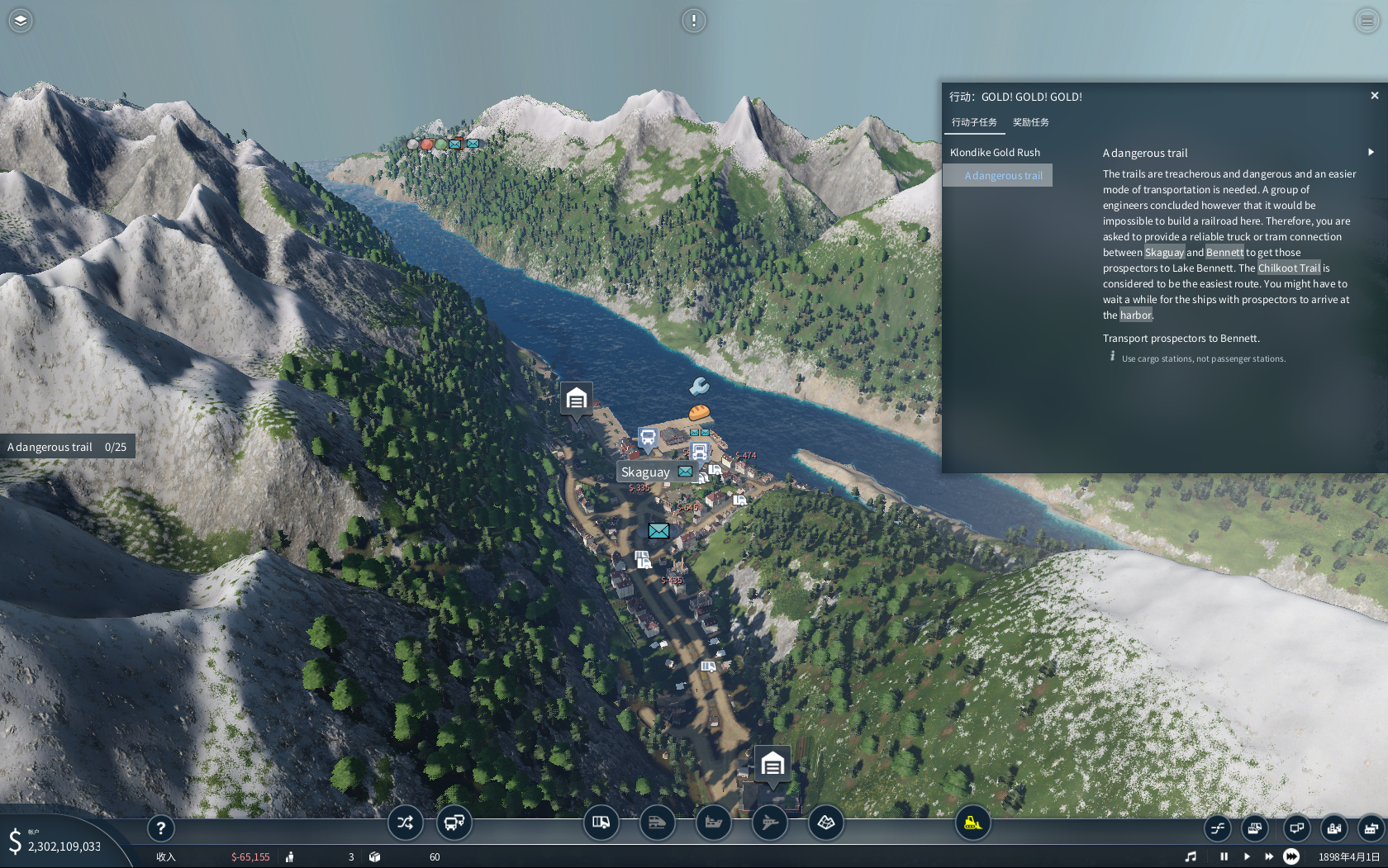This screenshot has height=868, width=1388.
Task: Open the 'A dangerous trail 0/25' objective tracker
Action: point(67,447)
